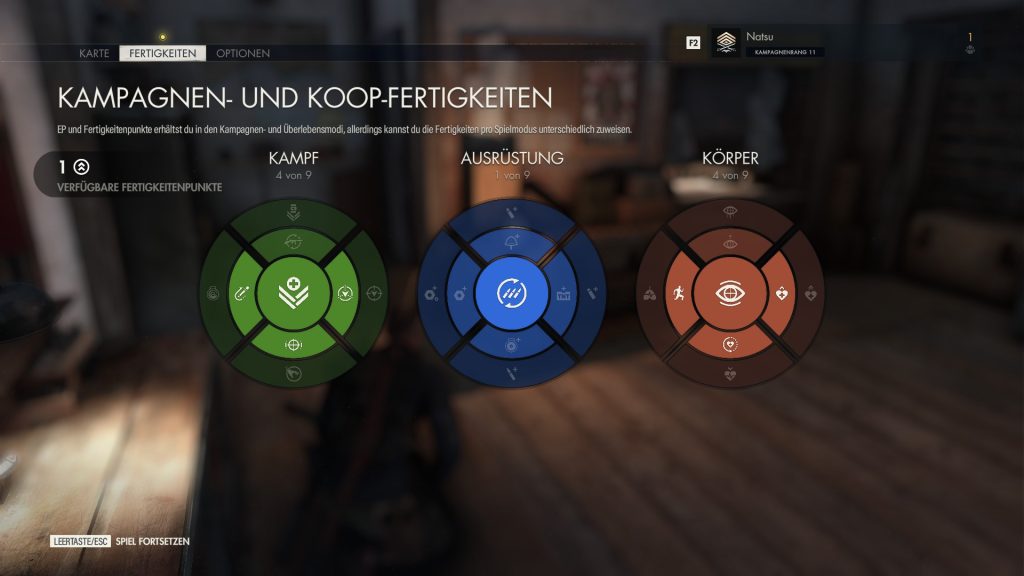This screenshot has width=1024, height=576.
Task: Switch to the Karte tab
Action: [x=94, y=53]
